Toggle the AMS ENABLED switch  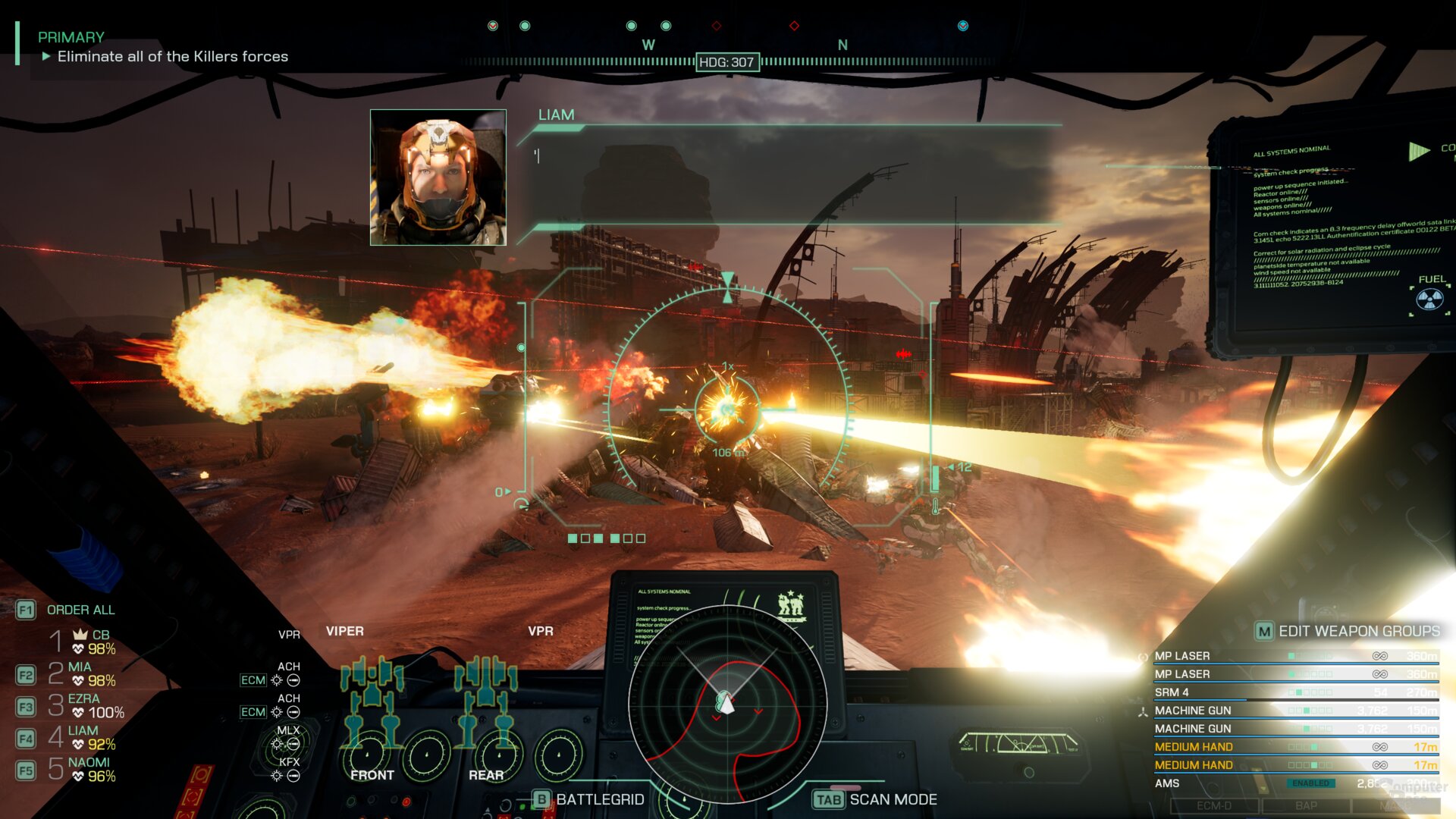coord(1311,783)
